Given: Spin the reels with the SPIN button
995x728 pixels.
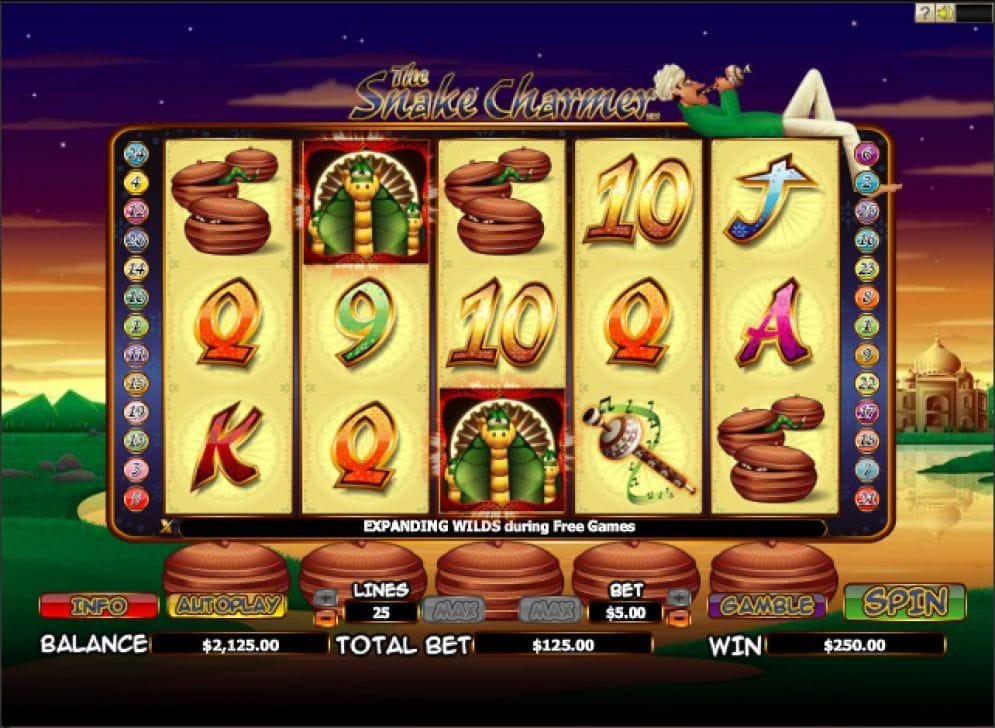Looking at the screenshot, I should pyautogui.click(x=904, y=602).
